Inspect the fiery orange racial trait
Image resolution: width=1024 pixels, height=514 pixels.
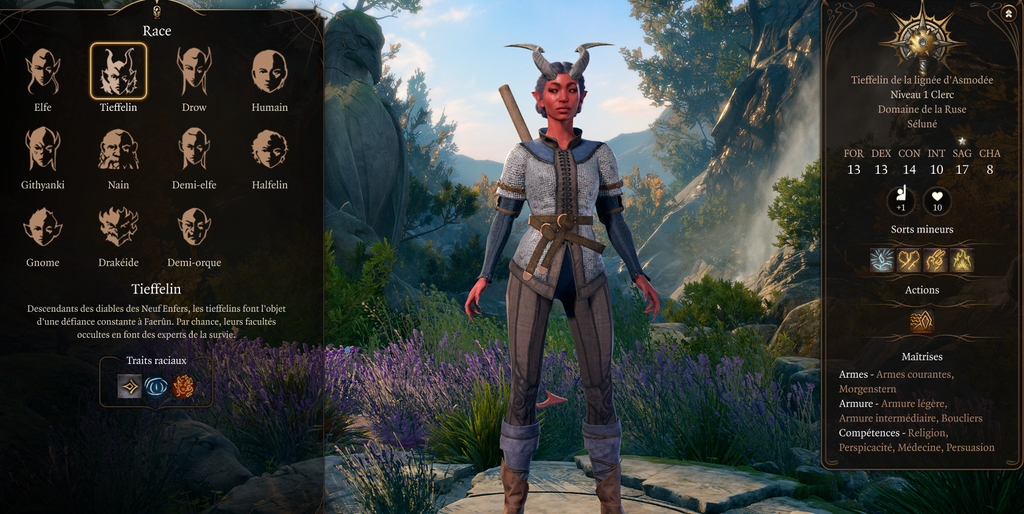point(183,387)
